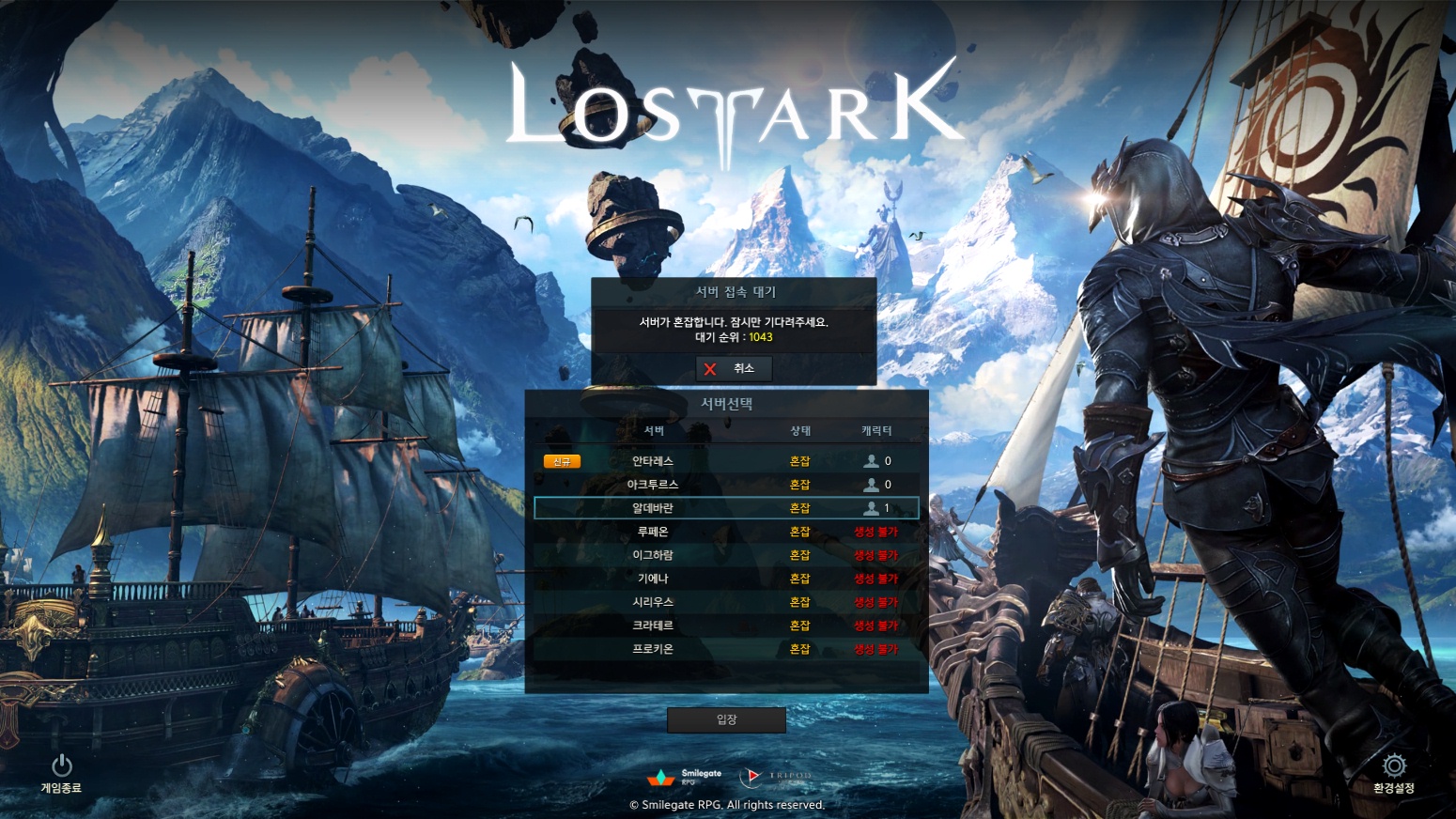This screenshot has height=819, width=1456.
Task: Open 환경설정 settings gear
Action: 1393,772
